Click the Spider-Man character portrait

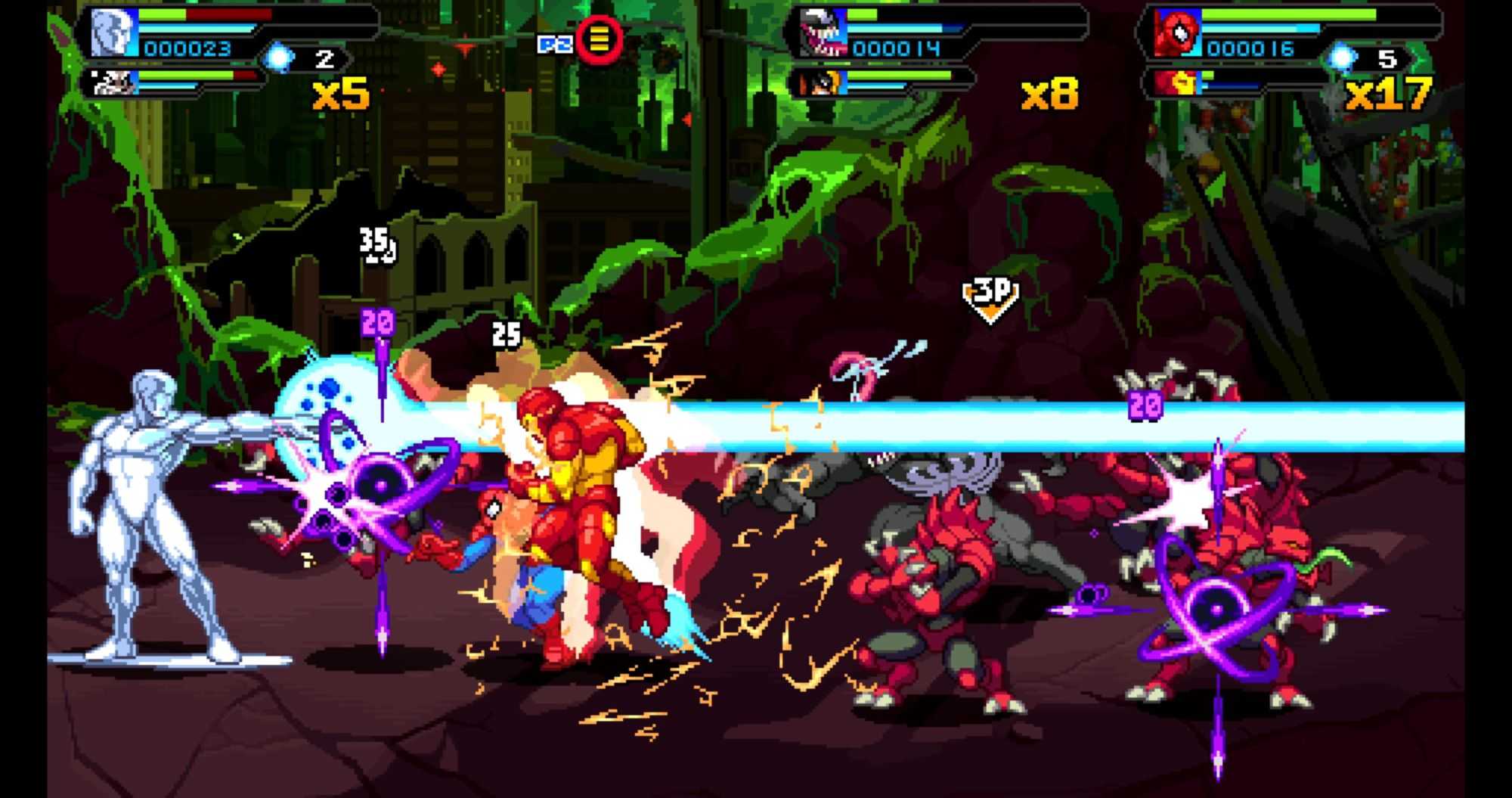tap(1176, 34)
